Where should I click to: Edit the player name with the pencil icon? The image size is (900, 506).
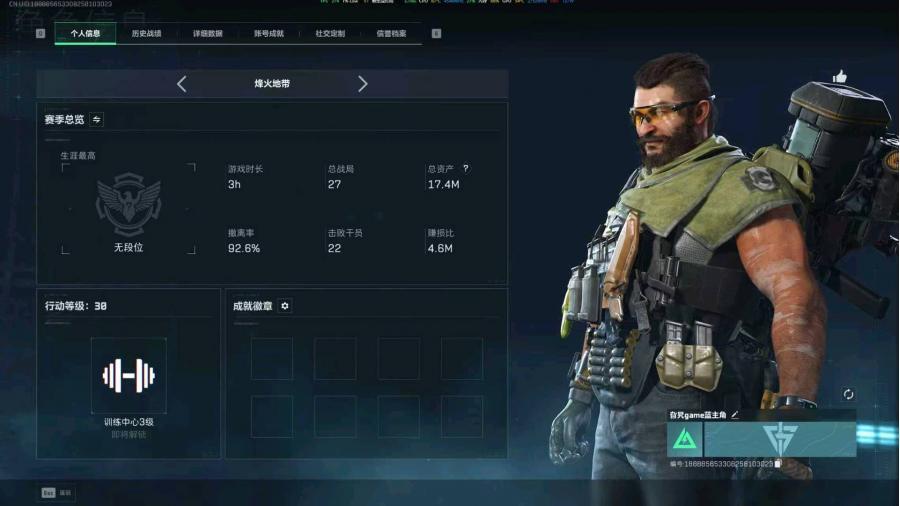tap(735, 414)
